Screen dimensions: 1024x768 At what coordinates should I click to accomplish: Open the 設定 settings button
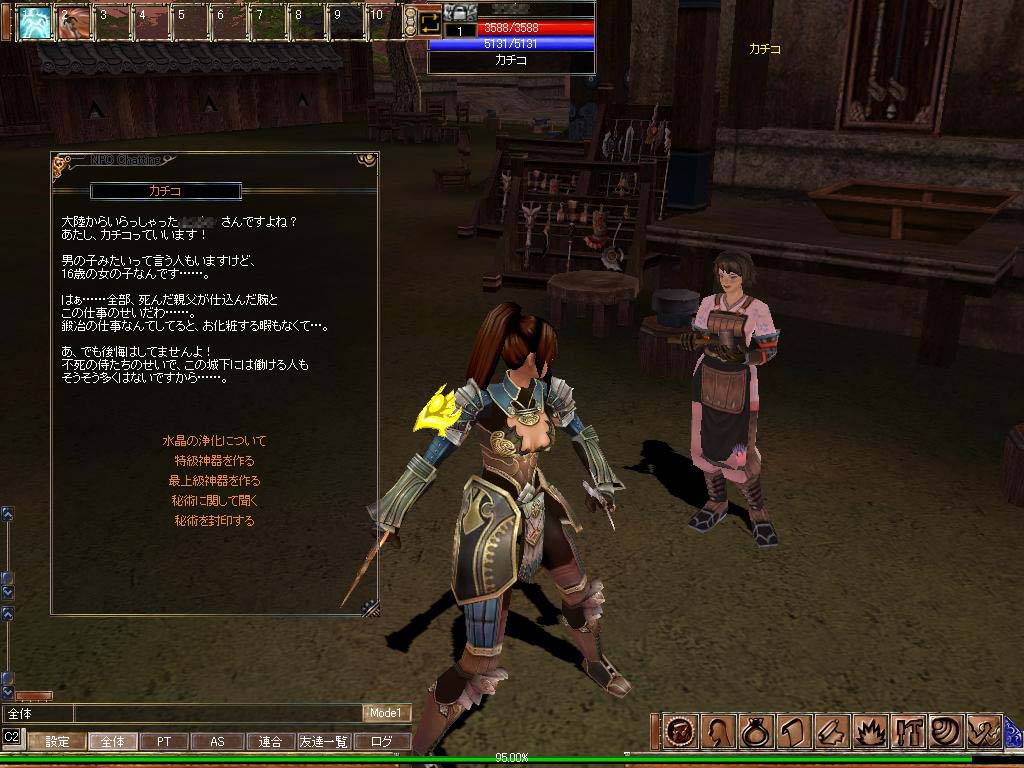57,742
